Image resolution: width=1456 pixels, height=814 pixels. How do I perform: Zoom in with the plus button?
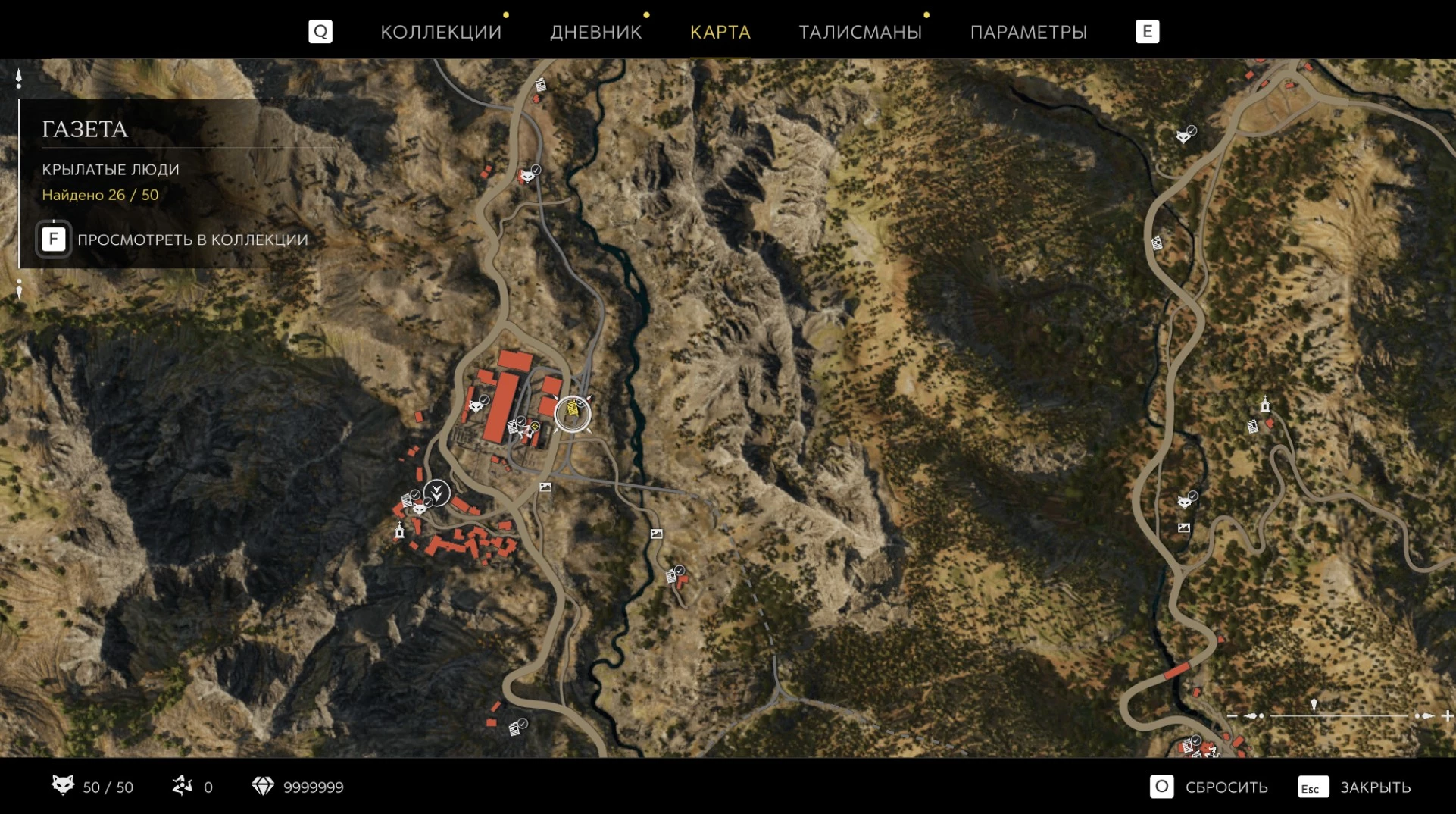pos(1447,715)
